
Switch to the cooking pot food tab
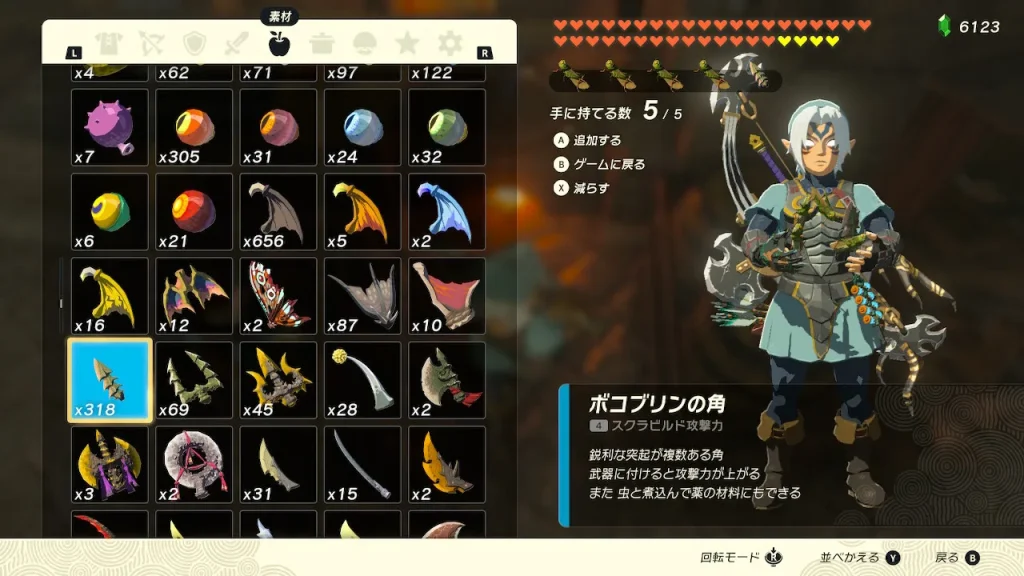(x=321, y=43)
